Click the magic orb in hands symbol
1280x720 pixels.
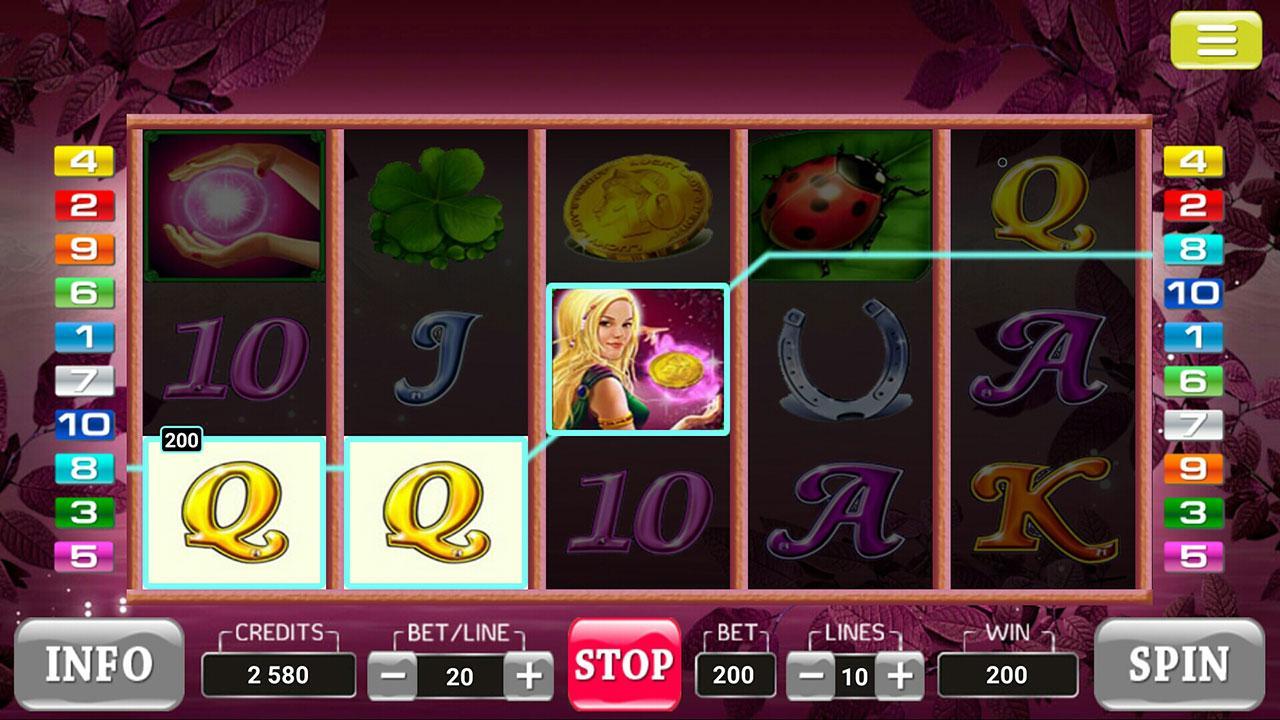click(x=235, y=203)
